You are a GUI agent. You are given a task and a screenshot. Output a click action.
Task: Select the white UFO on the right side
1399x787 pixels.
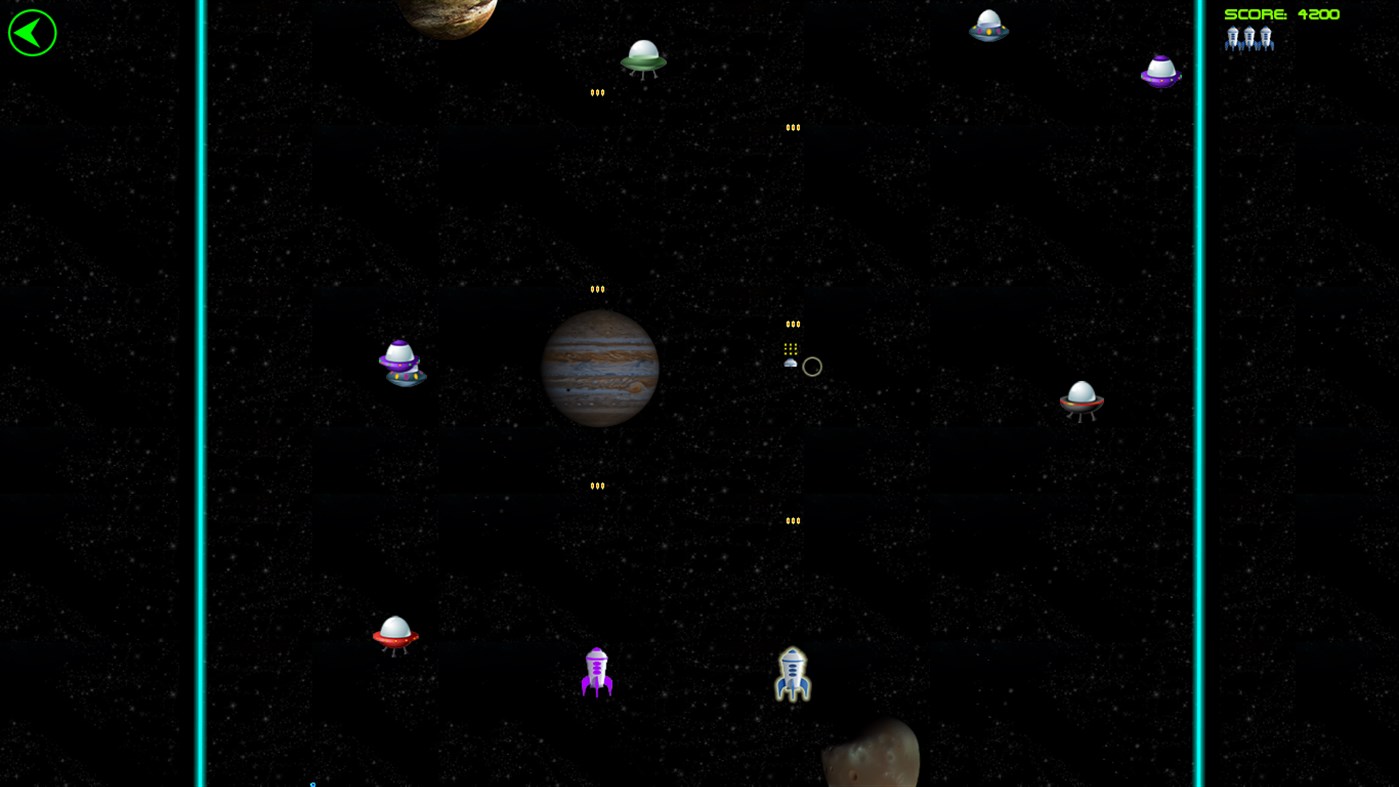1080,398
